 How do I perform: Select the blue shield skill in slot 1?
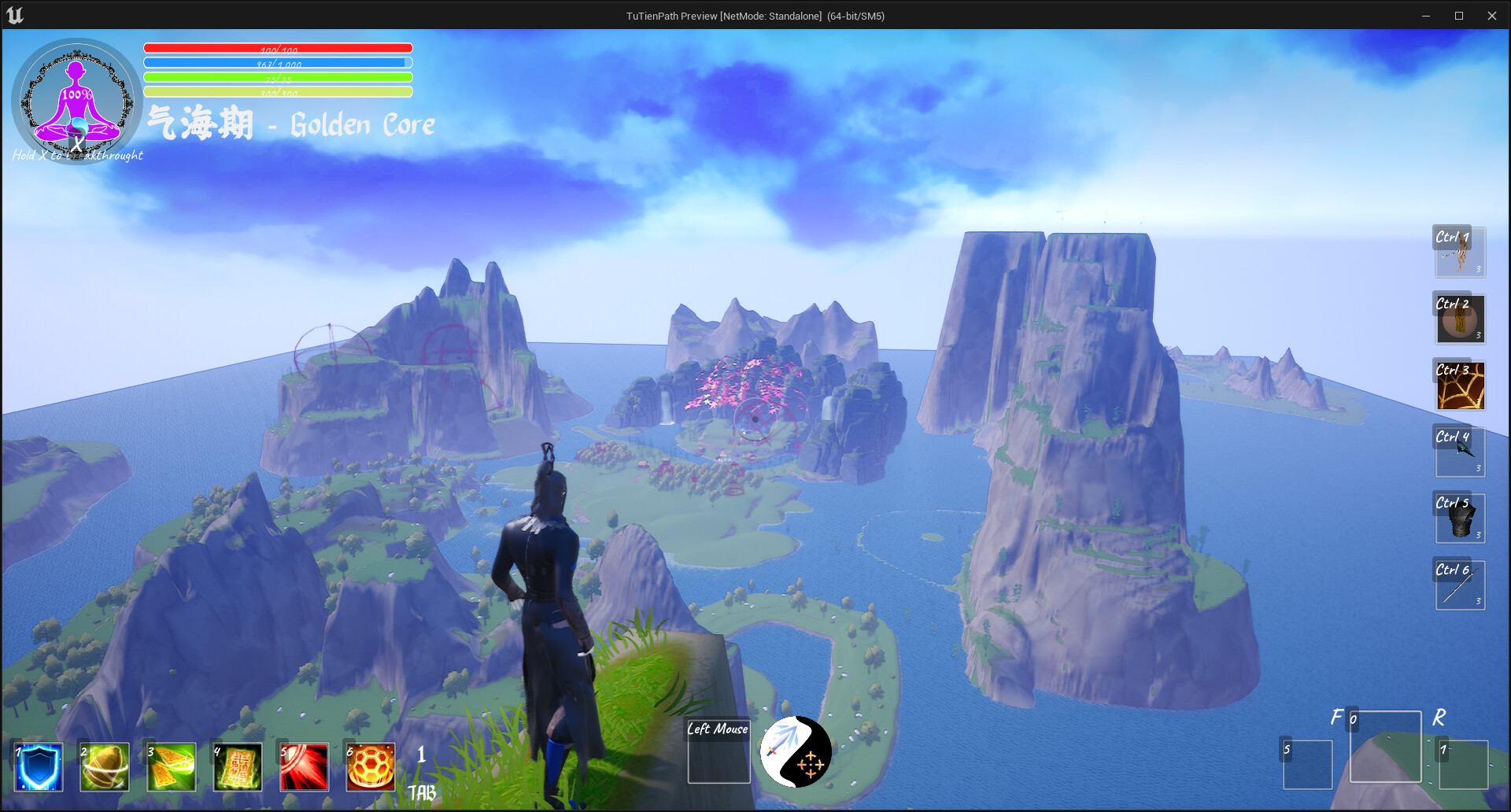37,767
